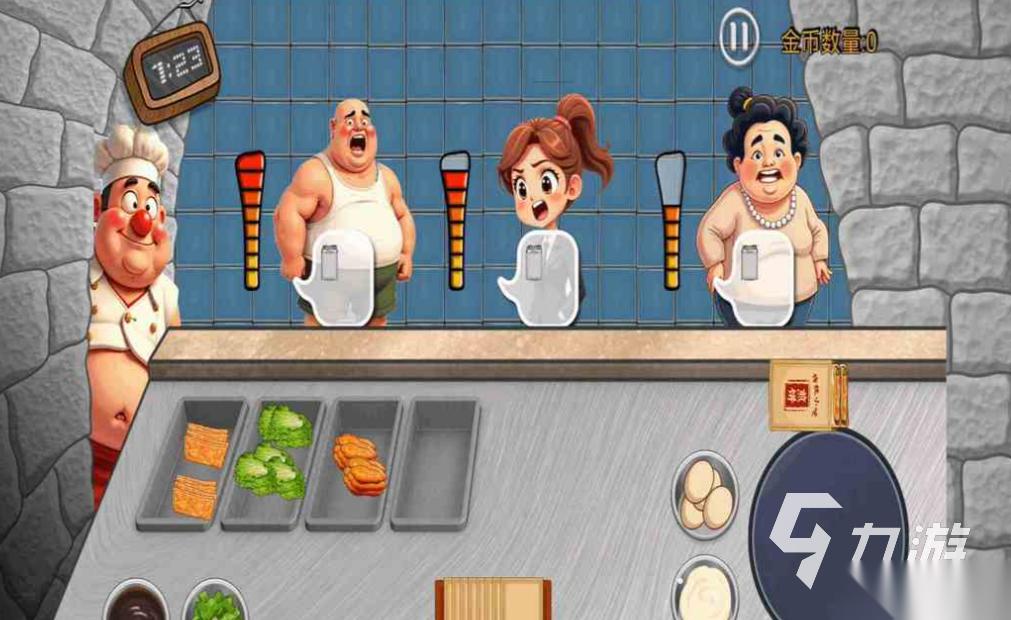Grab an egg from the egg bowl

click(x=706, y=494)
